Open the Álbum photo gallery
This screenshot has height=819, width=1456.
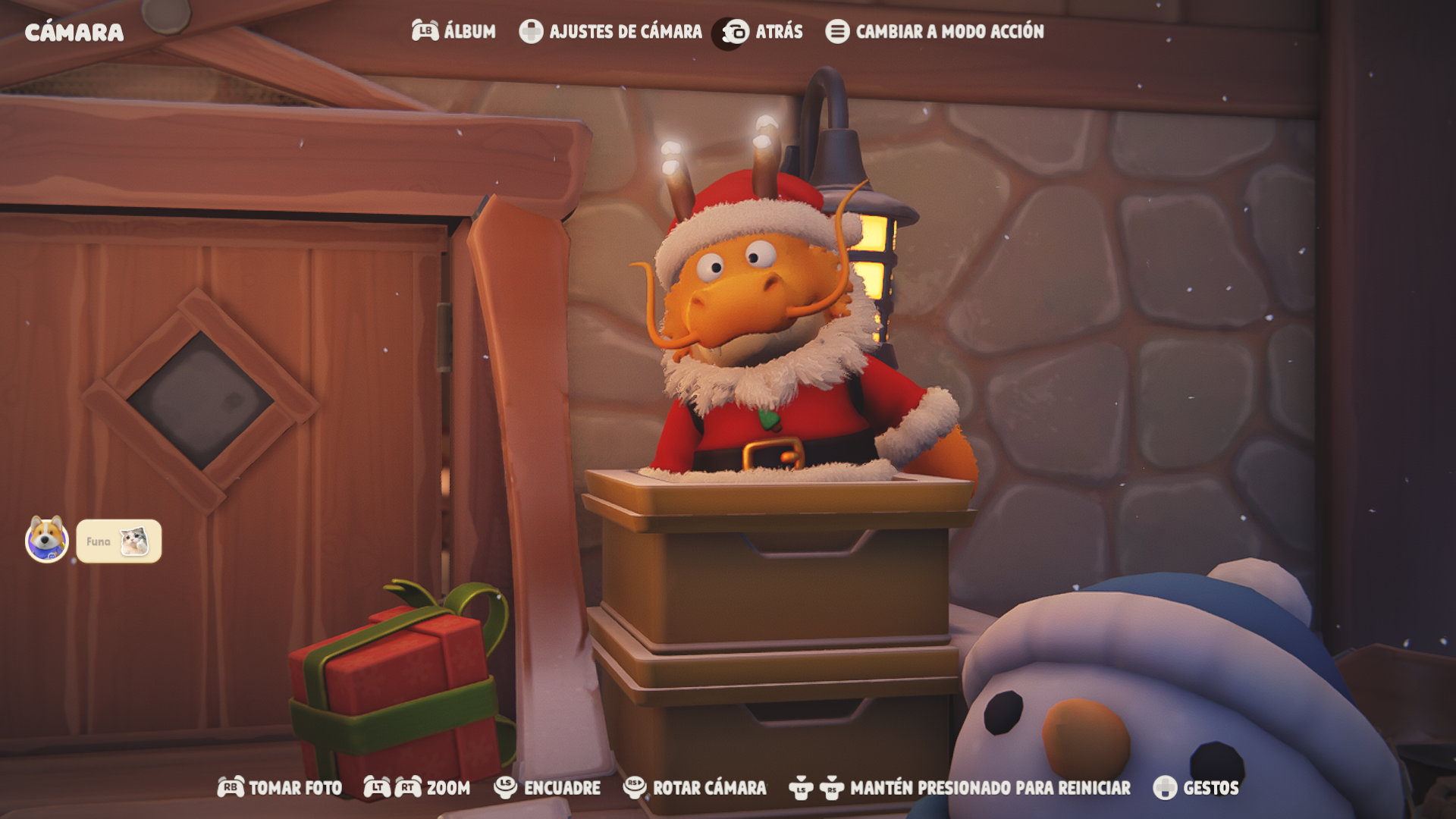coord(453,31)
